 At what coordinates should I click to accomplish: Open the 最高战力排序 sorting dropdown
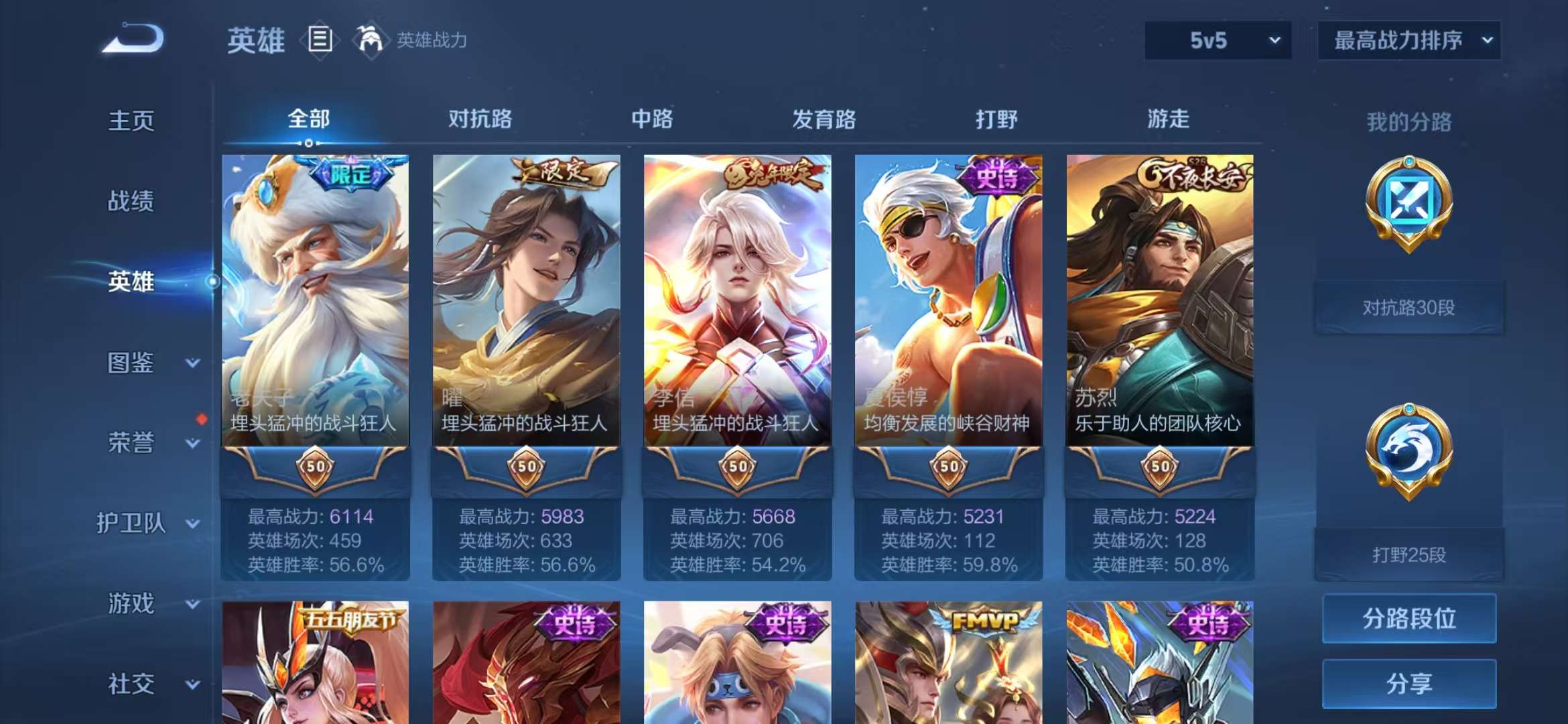(x=1409, y=40)
